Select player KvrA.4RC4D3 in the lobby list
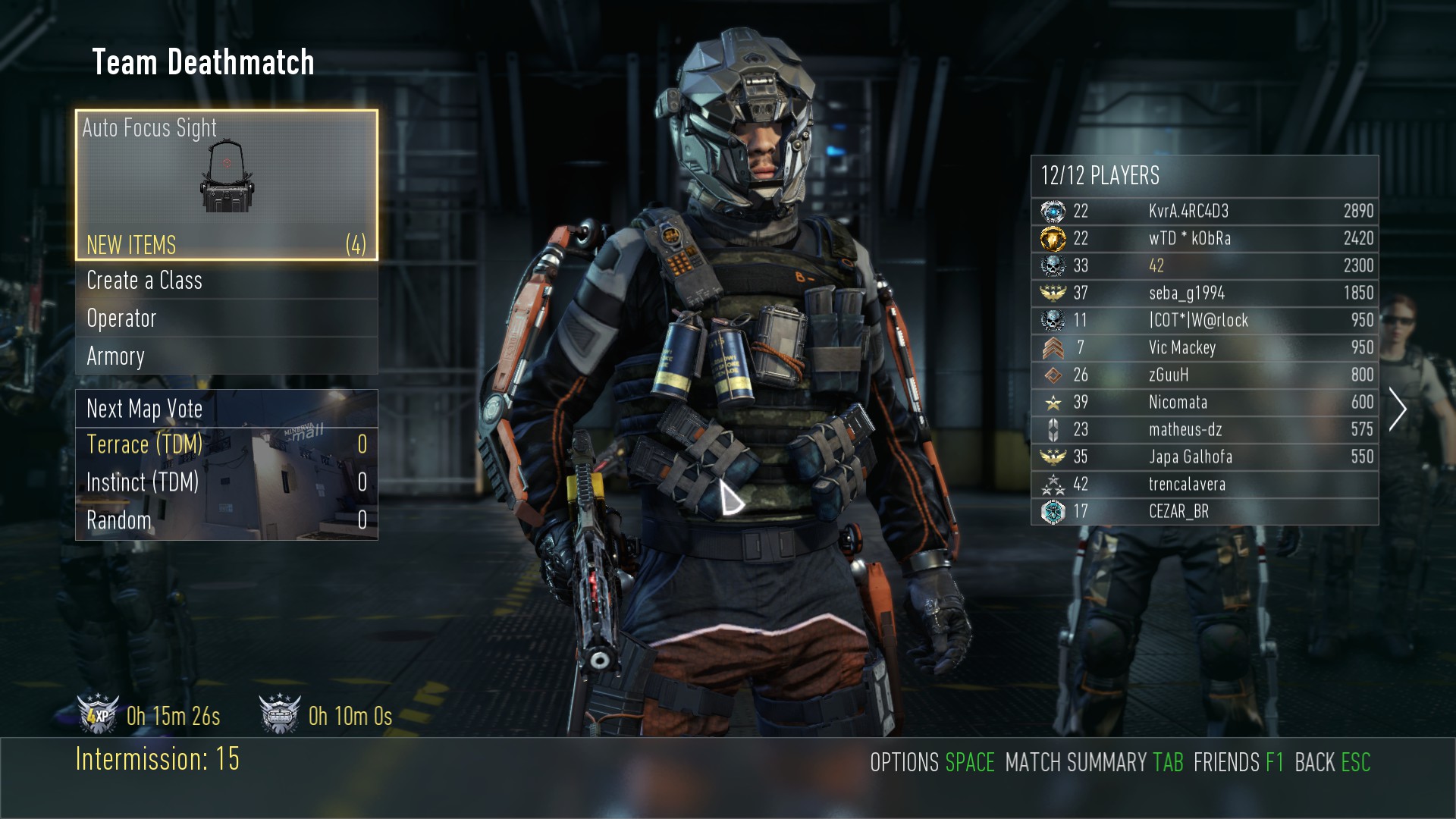Screen dimensions: 1456x819 click(x=1204, y=211)
